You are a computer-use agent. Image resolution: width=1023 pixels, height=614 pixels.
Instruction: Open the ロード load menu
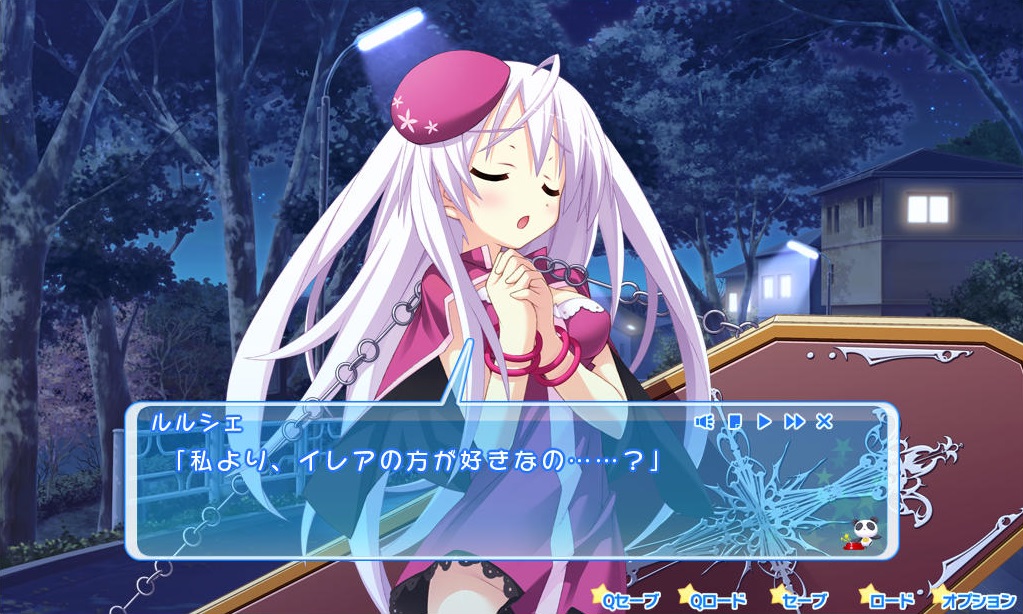888,599
